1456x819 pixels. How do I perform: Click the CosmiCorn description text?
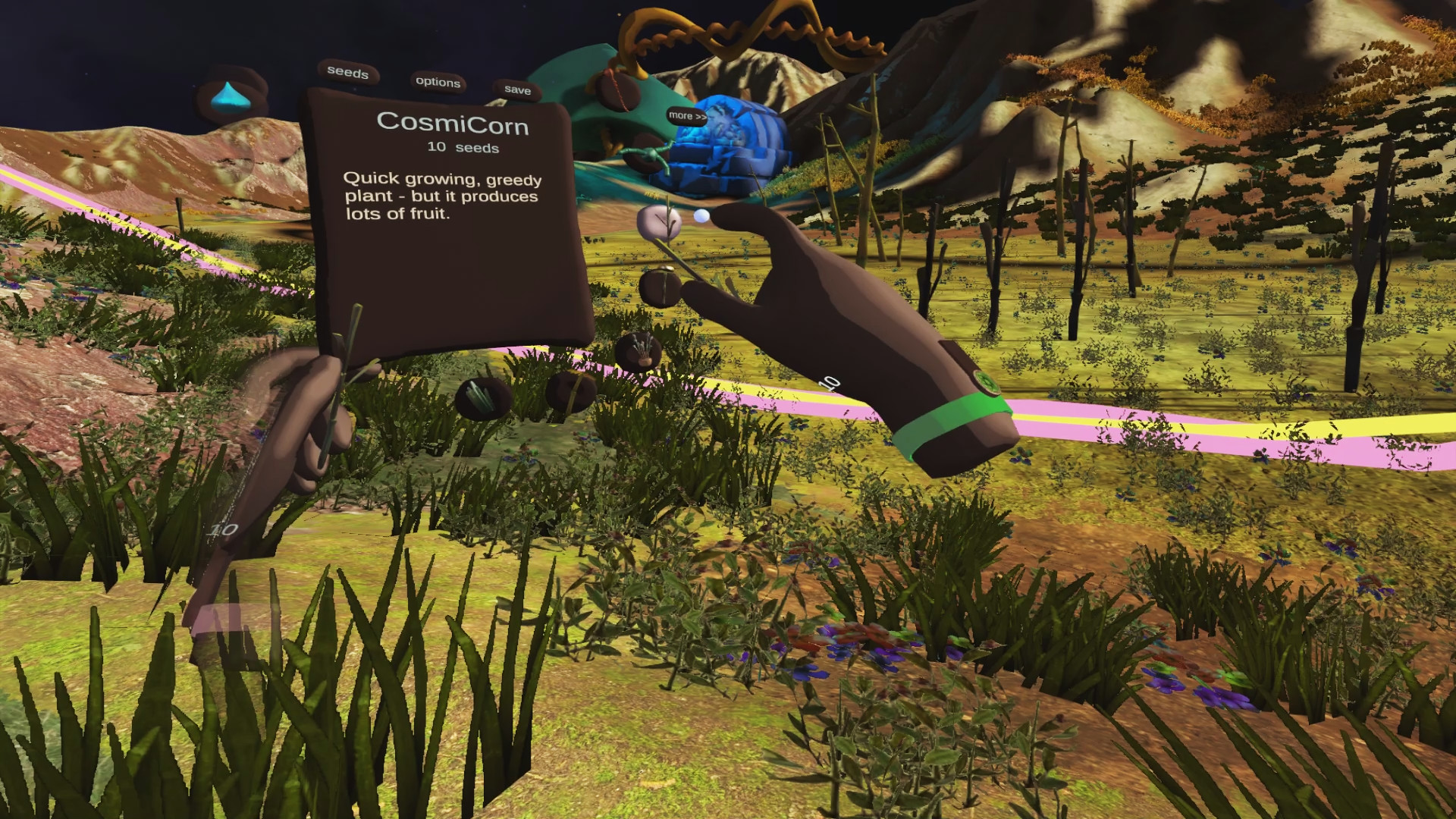[x=443, y=199]
